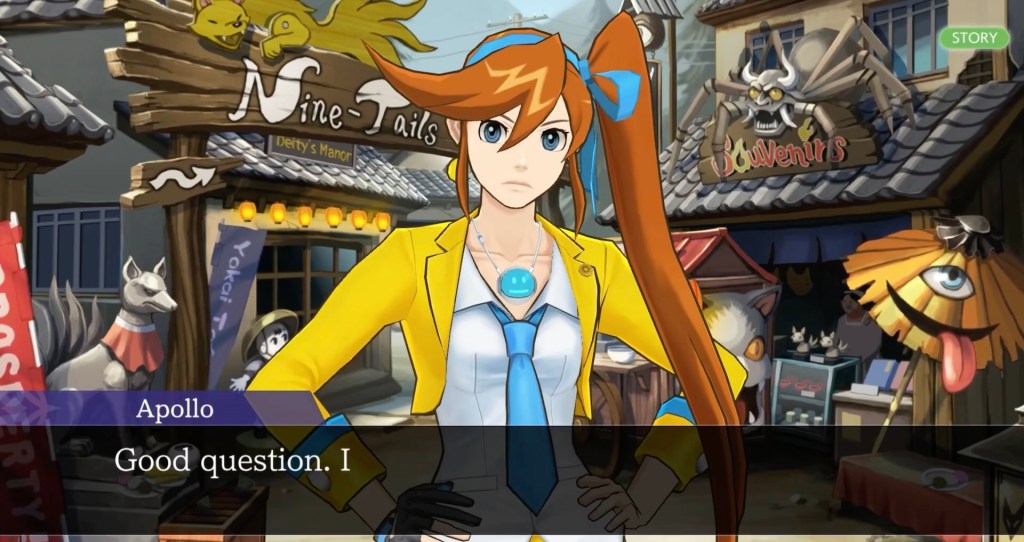Advance the dialogue box text
This screenshot has height=542, width=1024.
(512, 470)
